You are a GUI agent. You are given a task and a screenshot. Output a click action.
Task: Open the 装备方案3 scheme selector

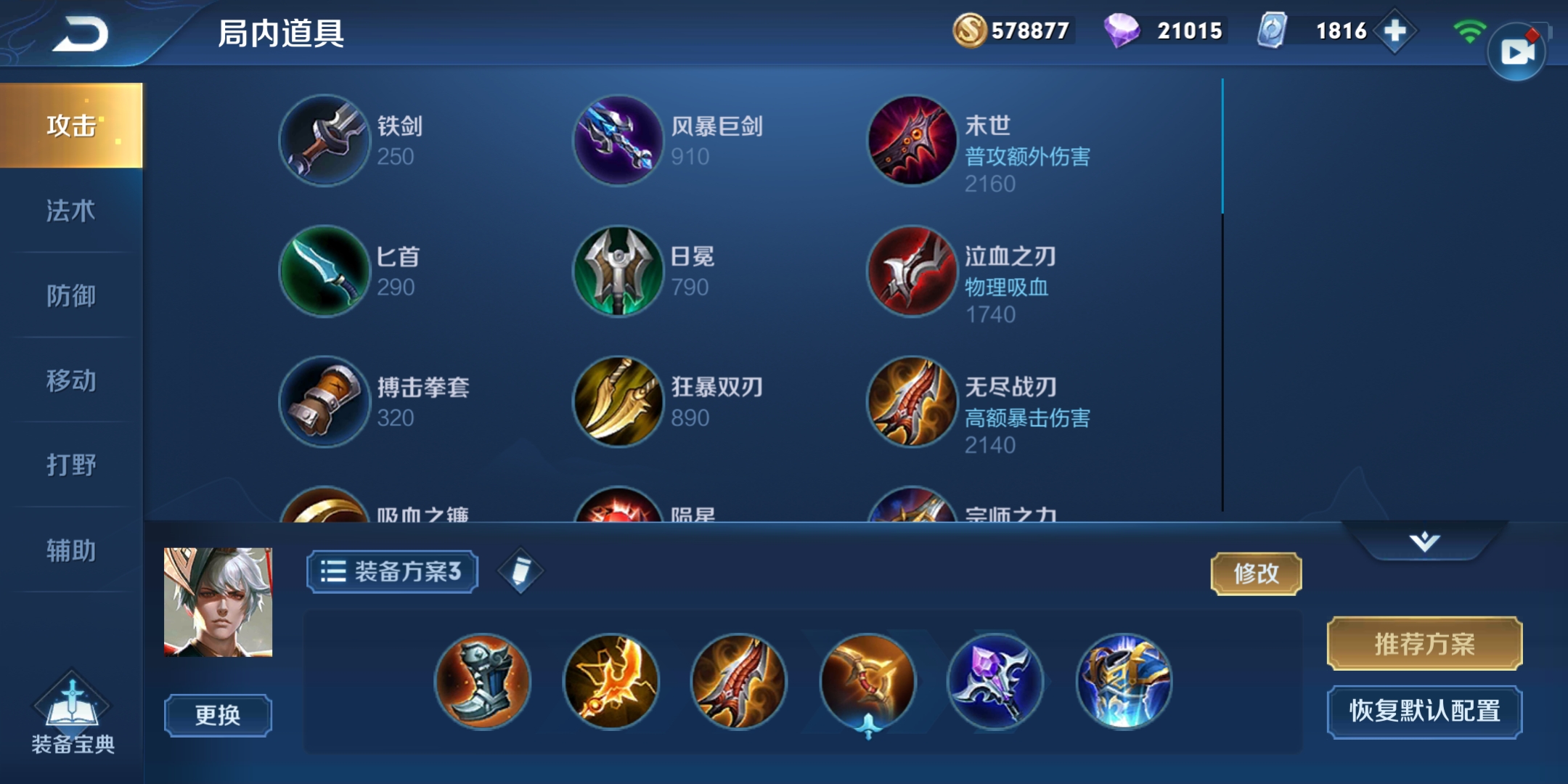[x=392, y=573]
